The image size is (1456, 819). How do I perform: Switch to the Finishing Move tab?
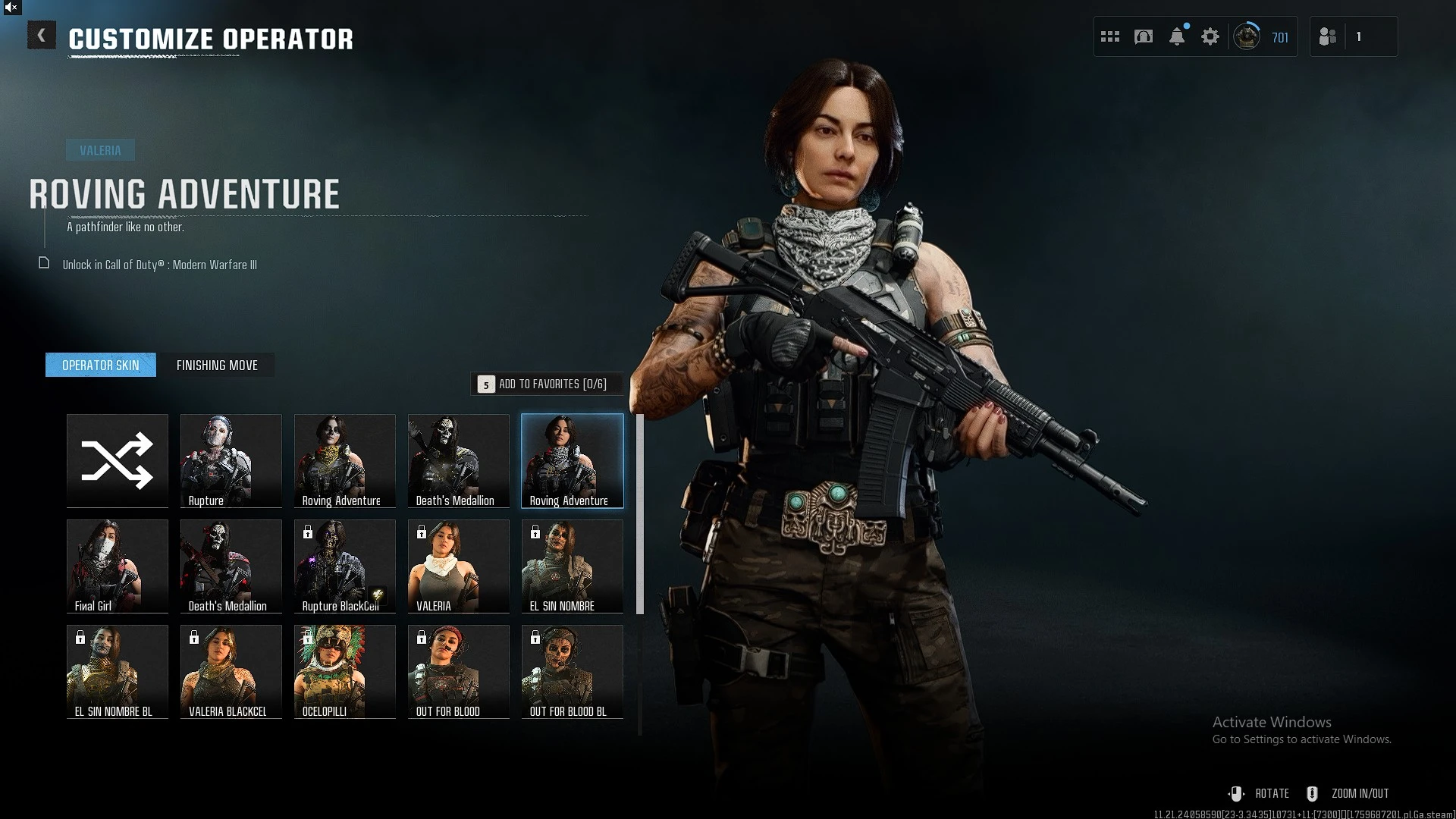coord(217,366)
